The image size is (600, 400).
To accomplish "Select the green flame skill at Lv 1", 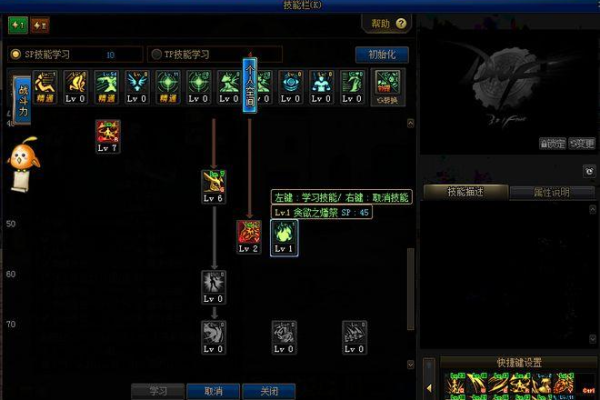I will pos(285,236).
